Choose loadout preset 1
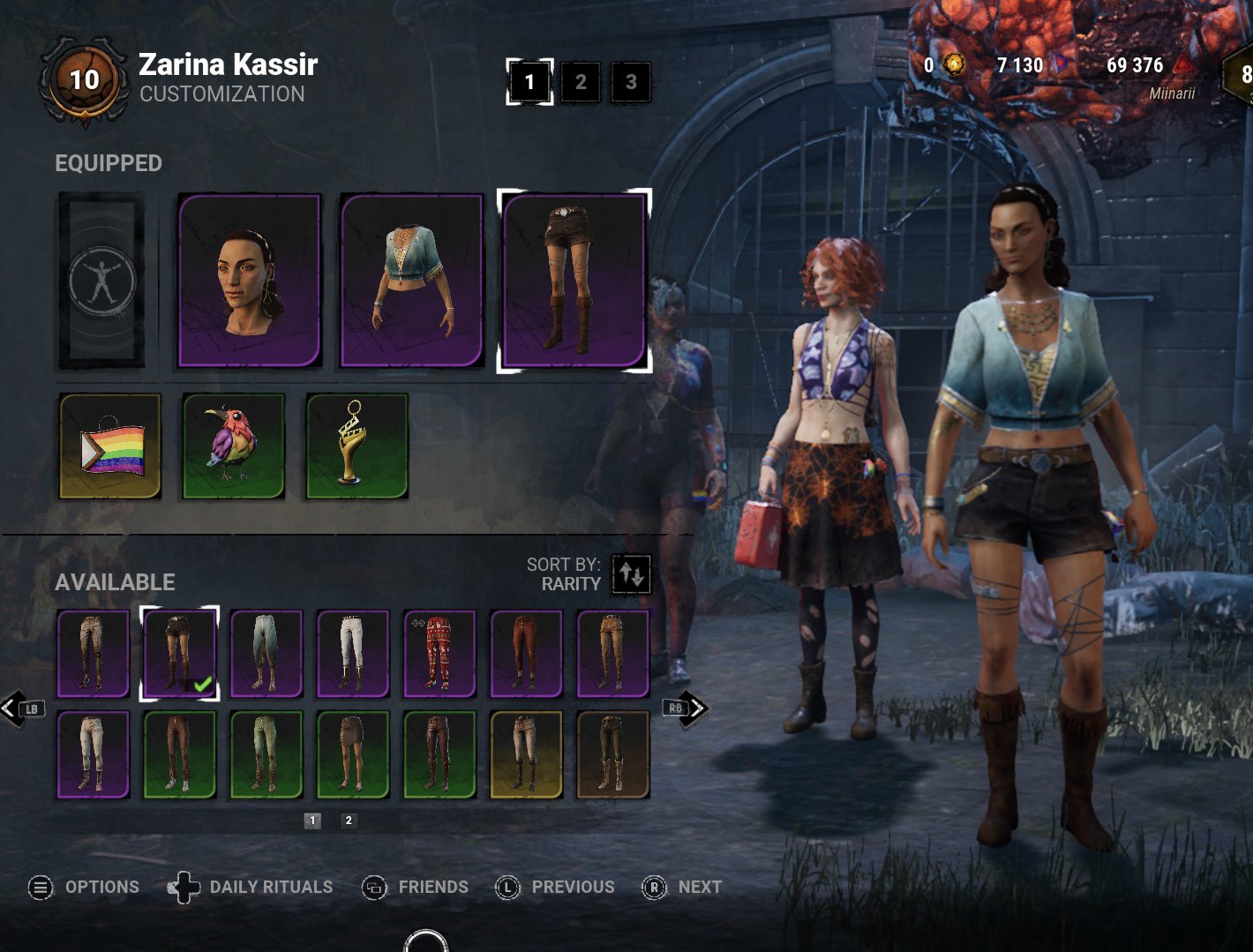 [529, 82]
